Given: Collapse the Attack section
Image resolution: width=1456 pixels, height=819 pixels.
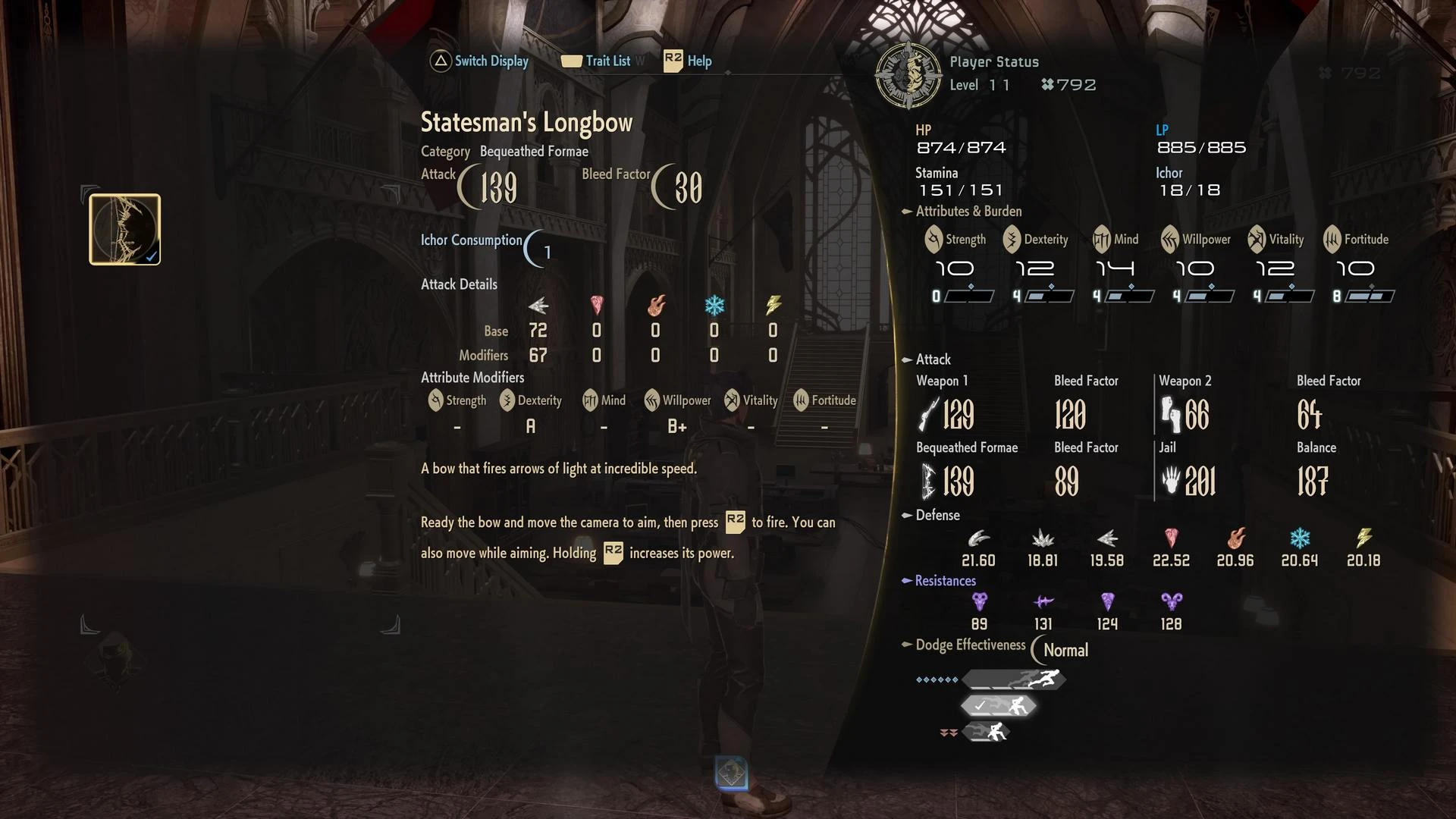Looking at the screenshot, I should 907,359.
